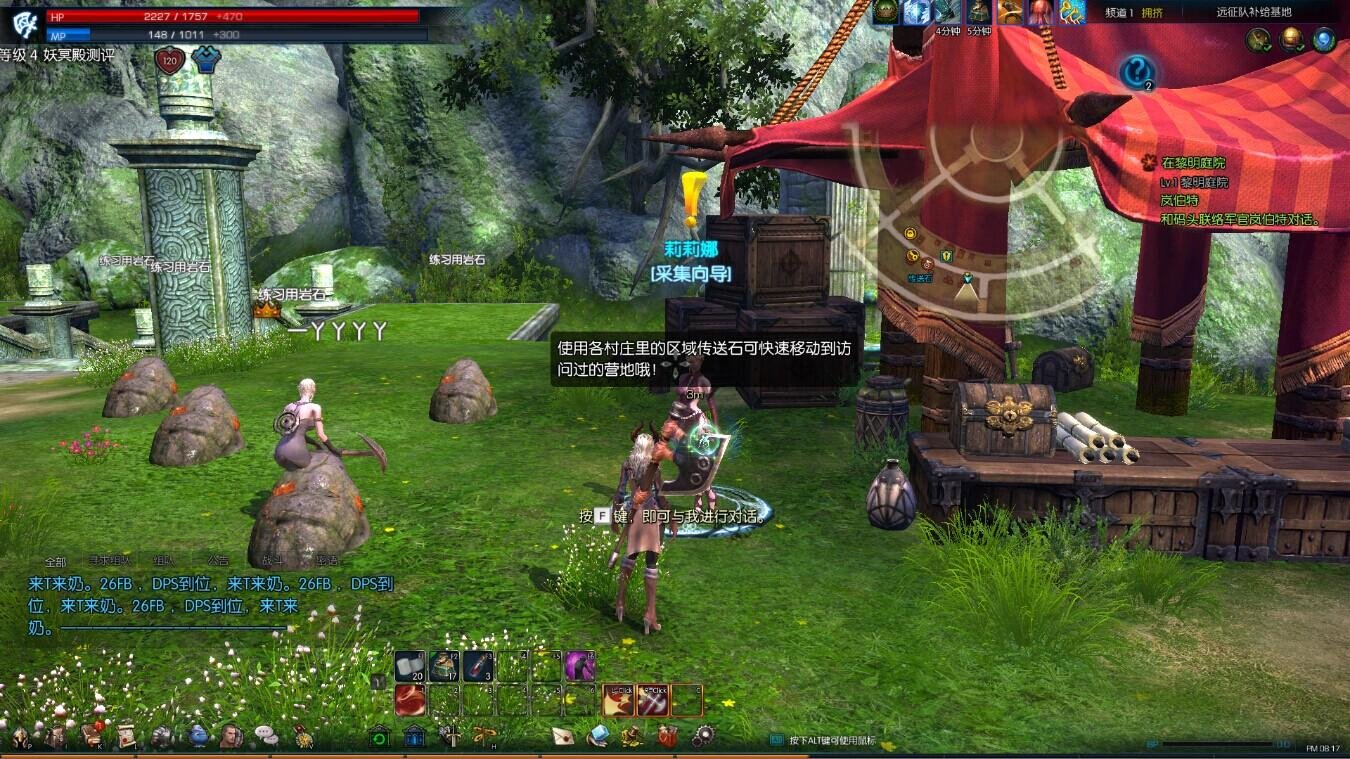This screenshot has height=759, width=1350.
Task: Dismiss the buff icon showing 4分钟 remaining
Action: click(x=948, y=14)
